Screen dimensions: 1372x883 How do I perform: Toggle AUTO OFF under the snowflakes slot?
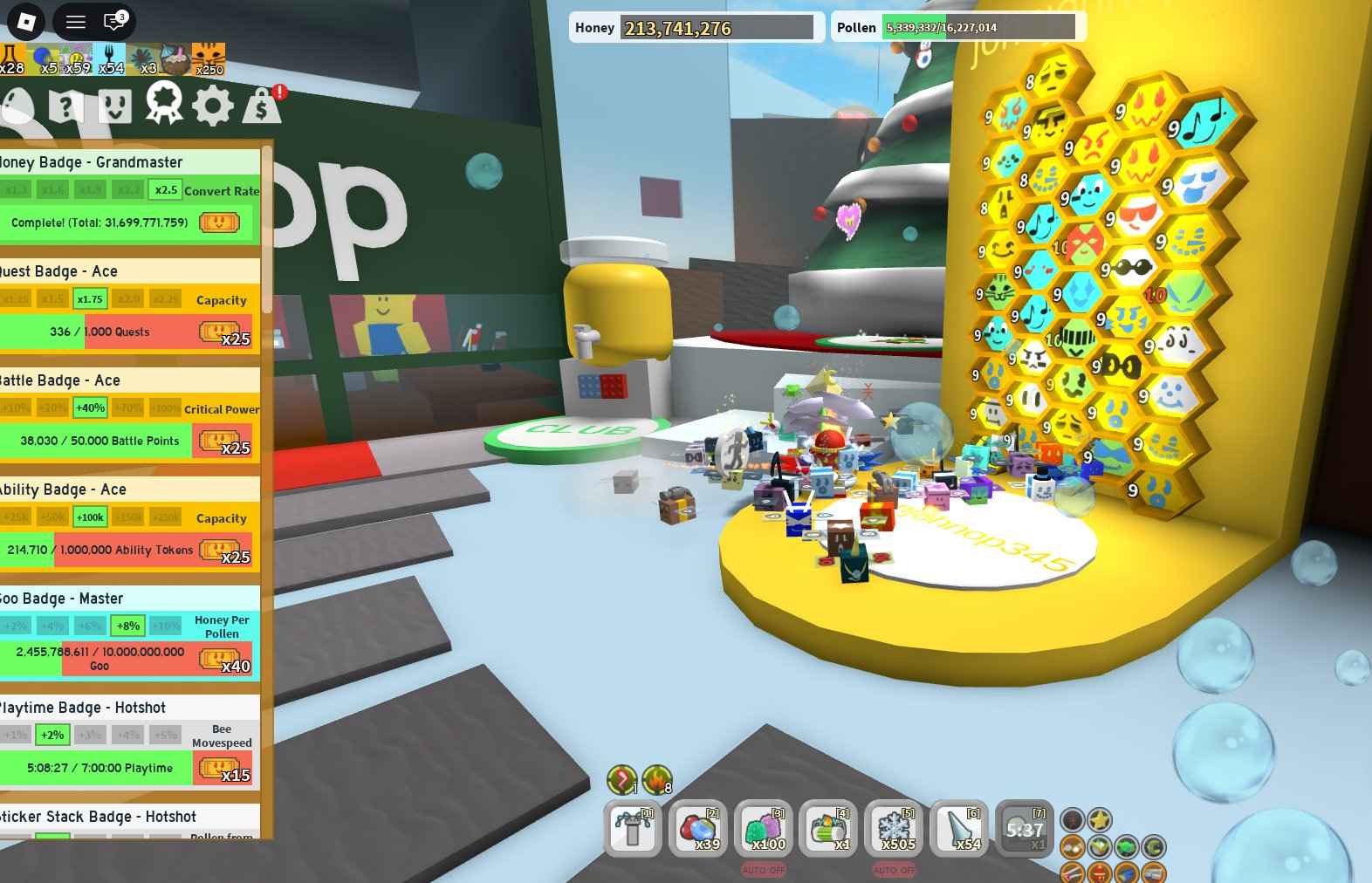click(893, 870)
